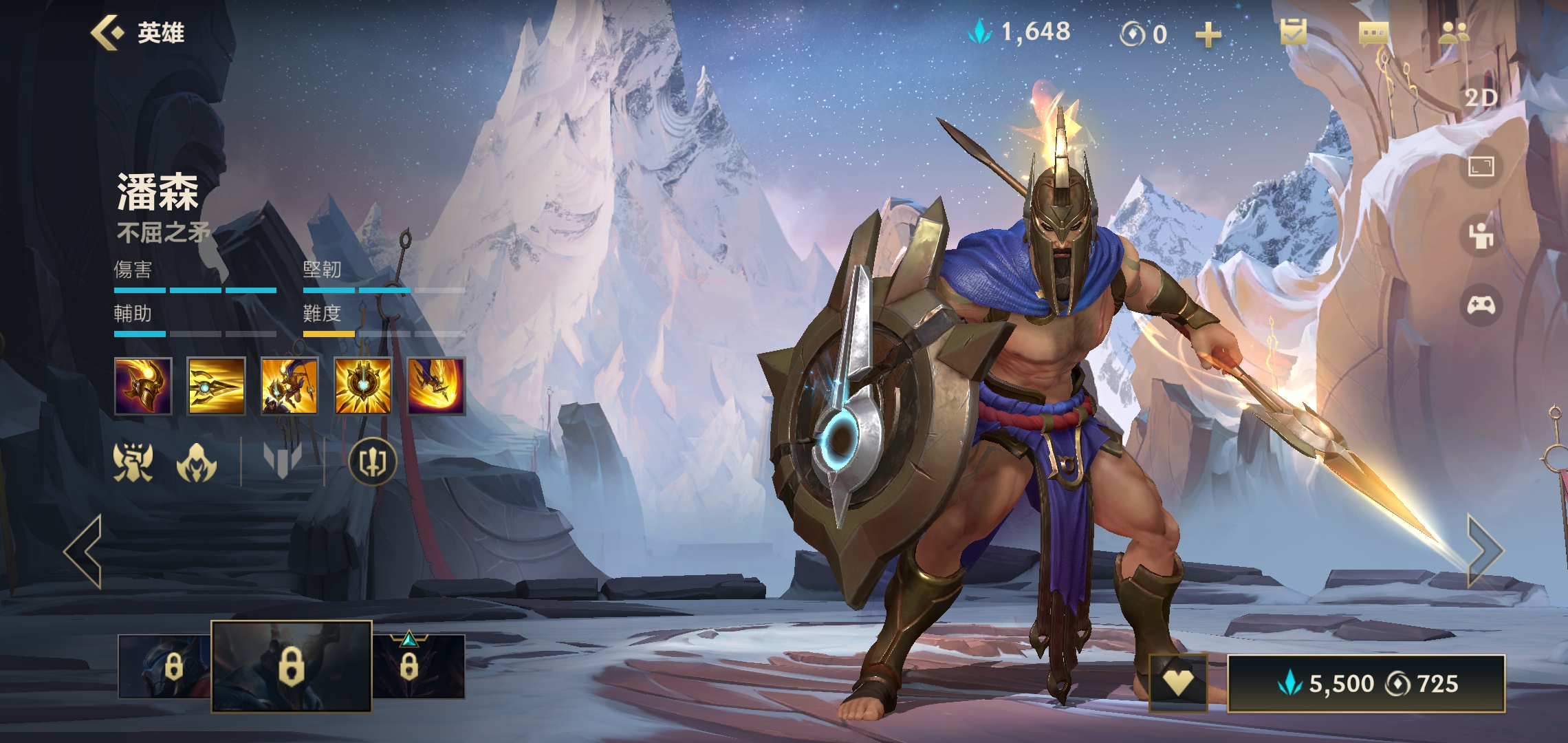Viewport: 1568px width, 743px height.
Task: View the spear thrust ability icon
Action: (x=216, y=386)
